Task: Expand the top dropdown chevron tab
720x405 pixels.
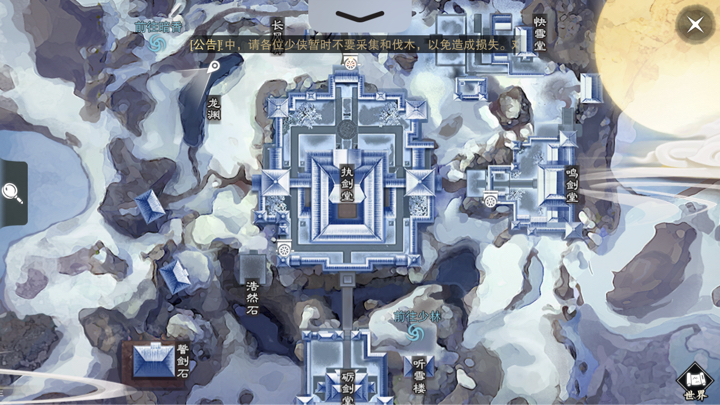Action: [x=359, y=16]
